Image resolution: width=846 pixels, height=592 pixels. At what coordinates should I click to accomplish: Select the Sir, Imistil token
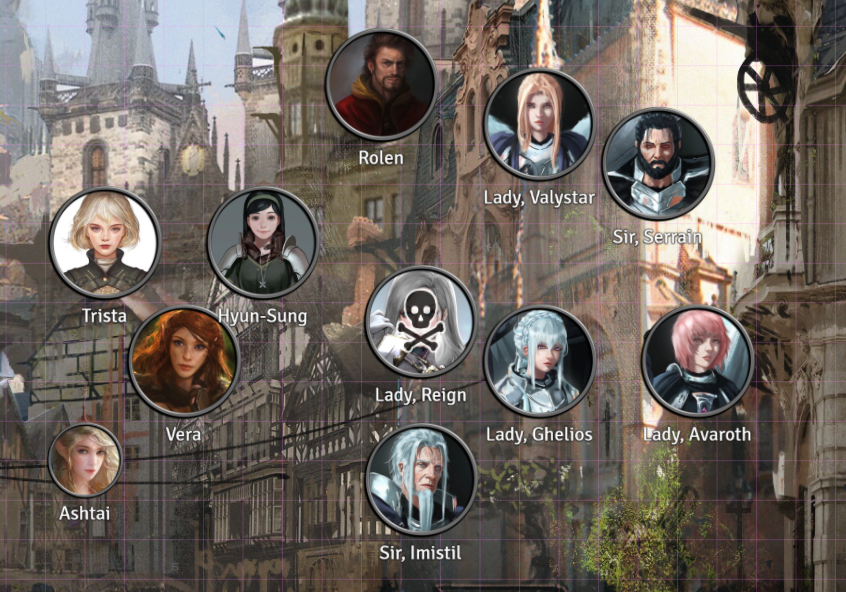(420, 480)
